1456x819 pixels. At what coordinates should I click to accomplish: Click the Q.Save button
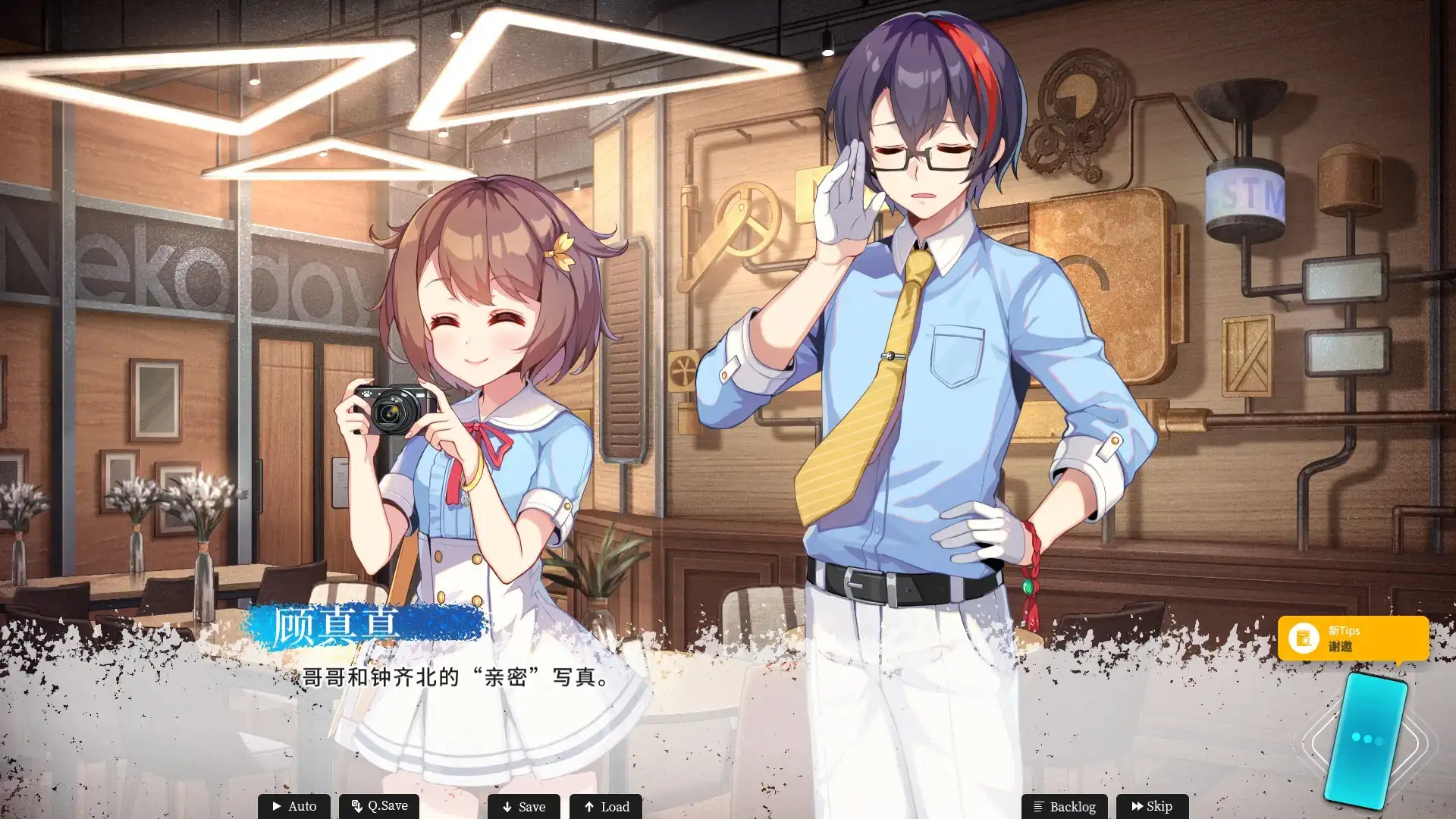point(378,807)
